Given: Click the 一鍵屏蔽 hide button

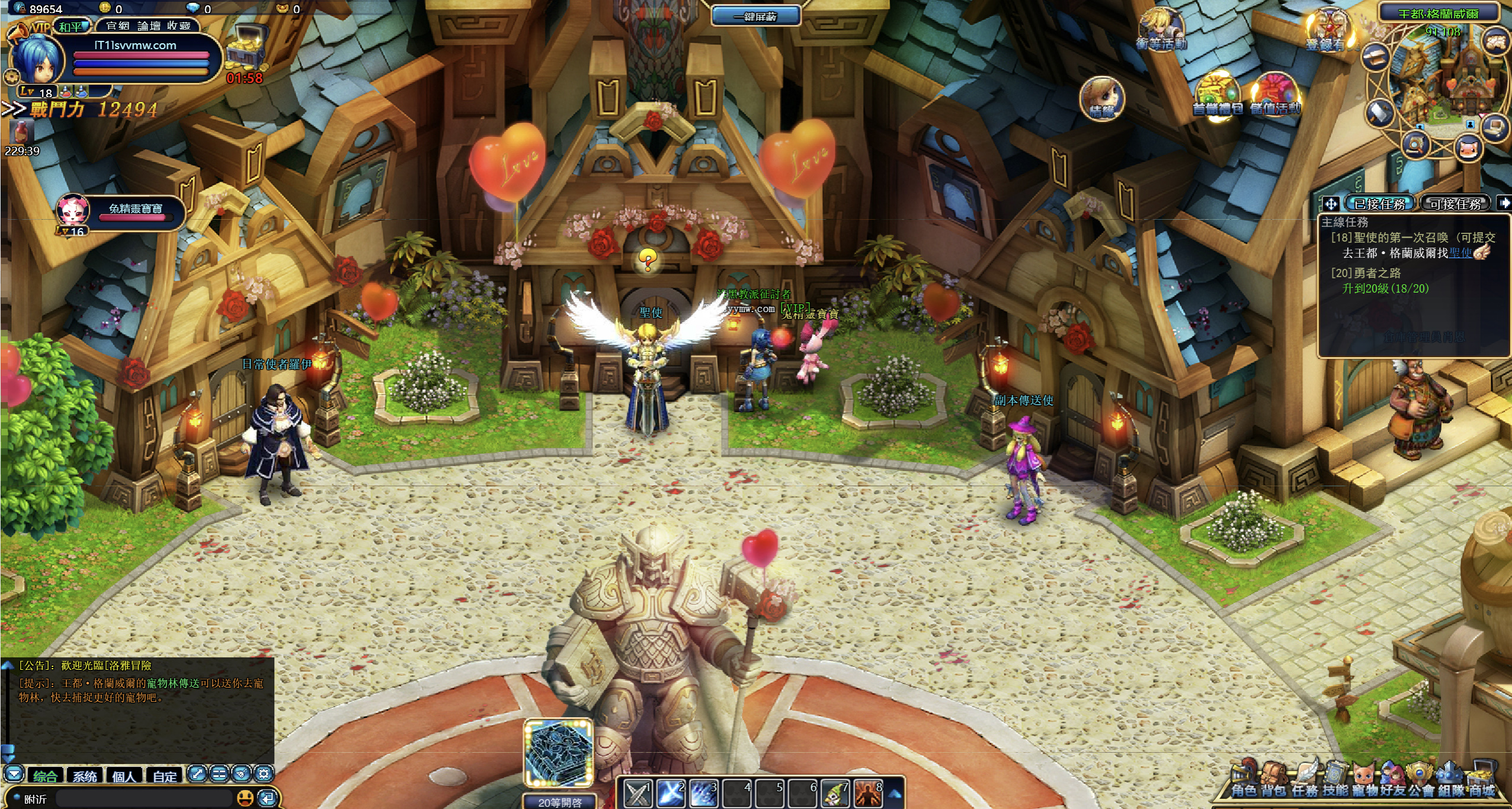Looking at the screenshot, I should pyautogui.click(x=755, y=17).
